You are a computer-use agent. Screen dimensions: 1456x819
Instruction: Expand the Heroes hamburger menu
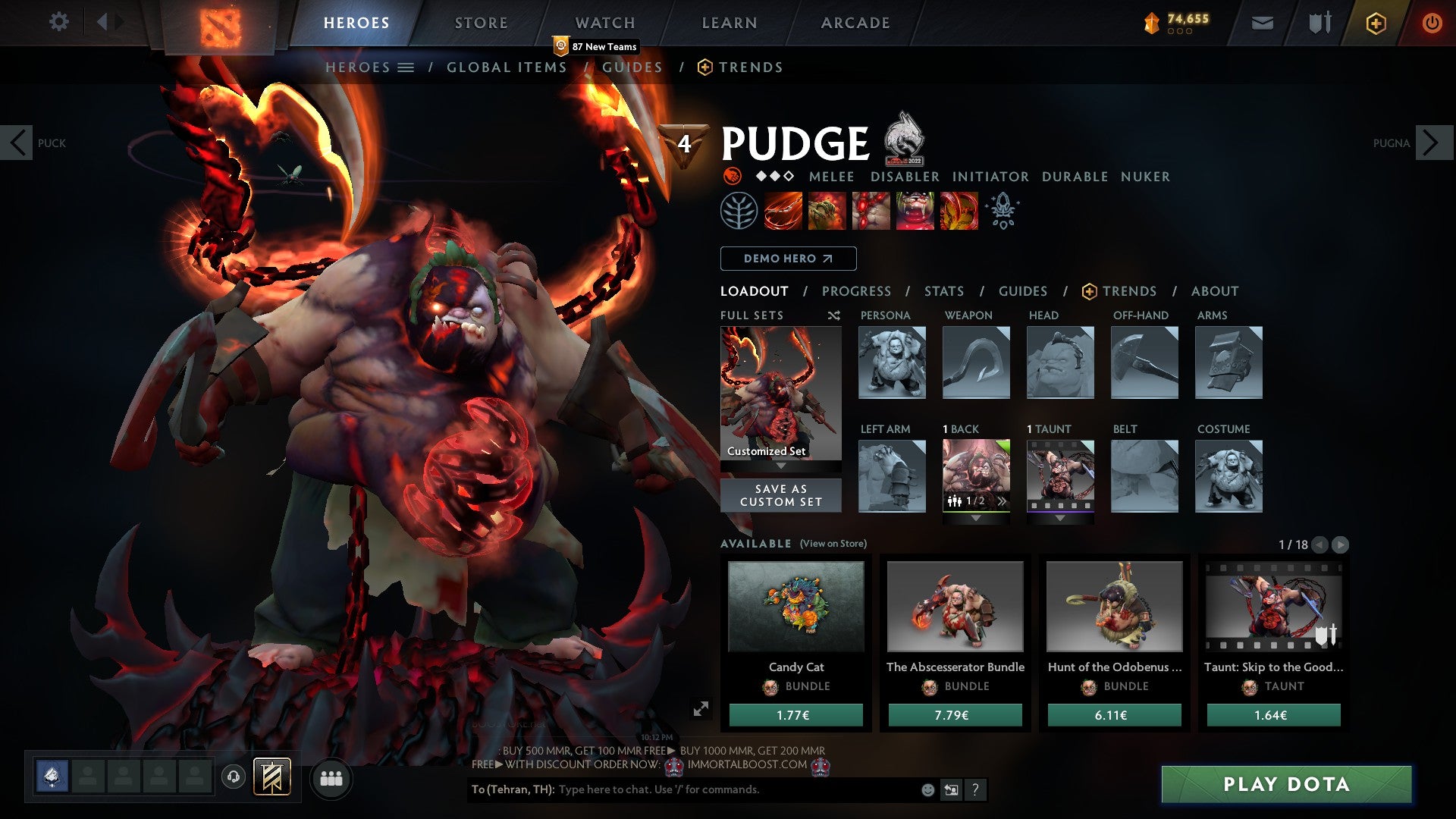[x=407, y=67]
